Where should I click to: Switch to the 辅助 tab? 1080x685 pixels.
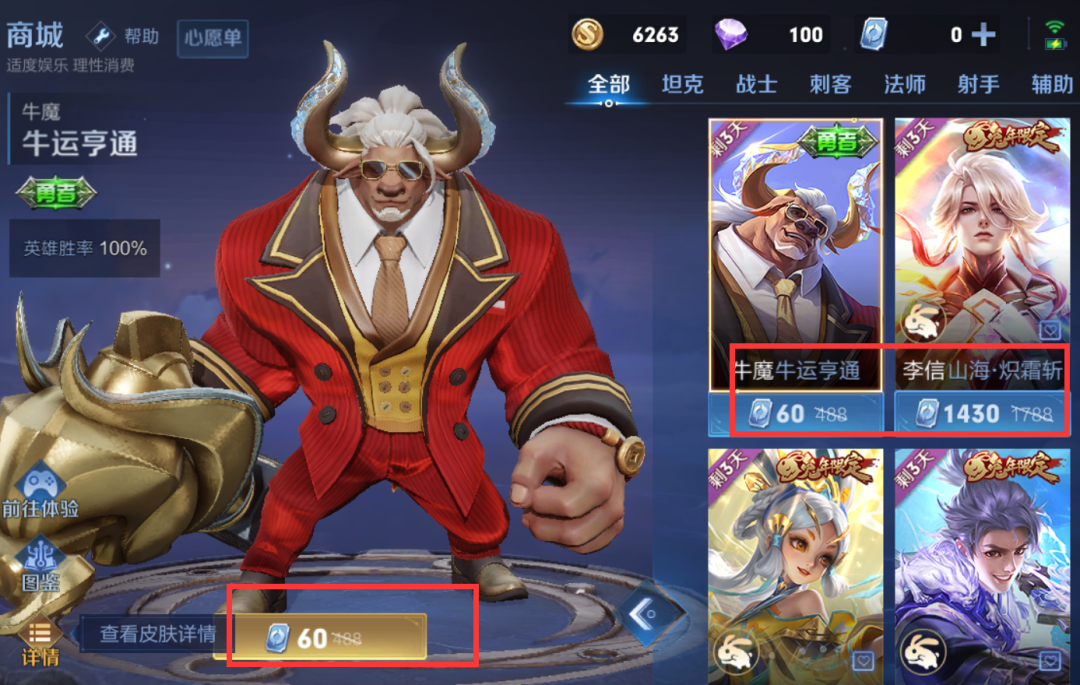(x=1051, y=85)
